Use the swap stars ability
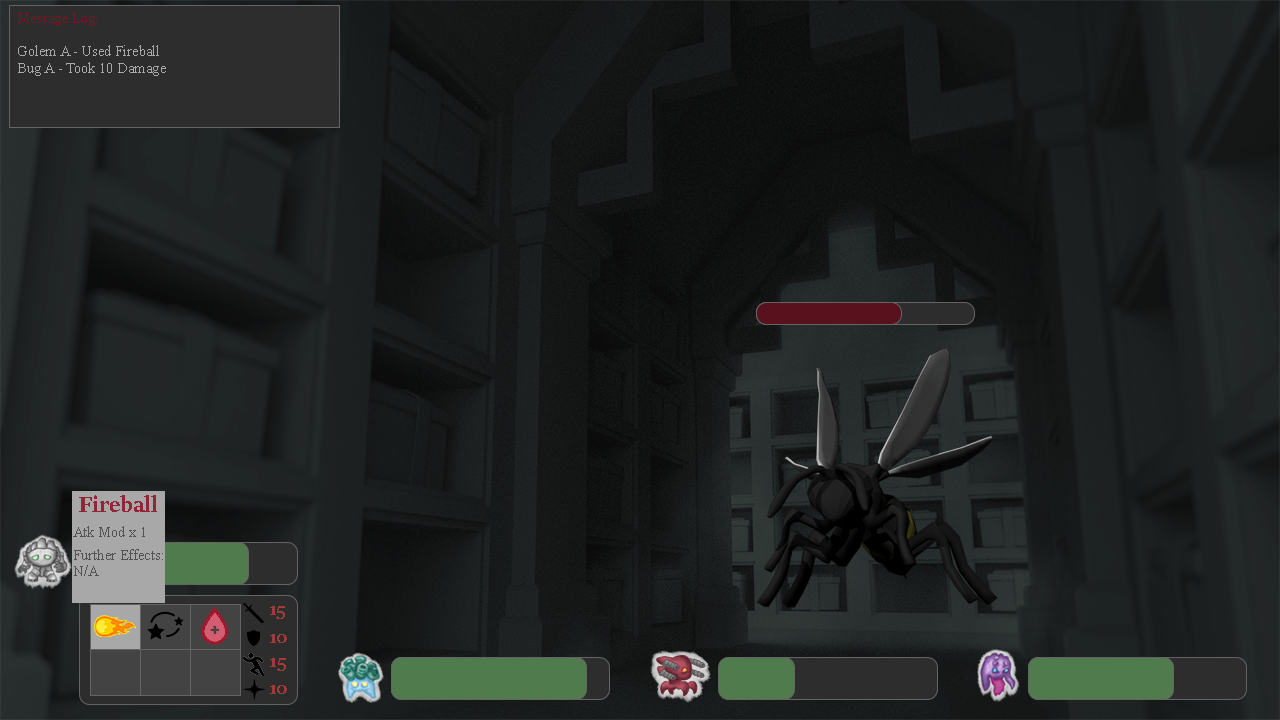 tap(165, 627)
